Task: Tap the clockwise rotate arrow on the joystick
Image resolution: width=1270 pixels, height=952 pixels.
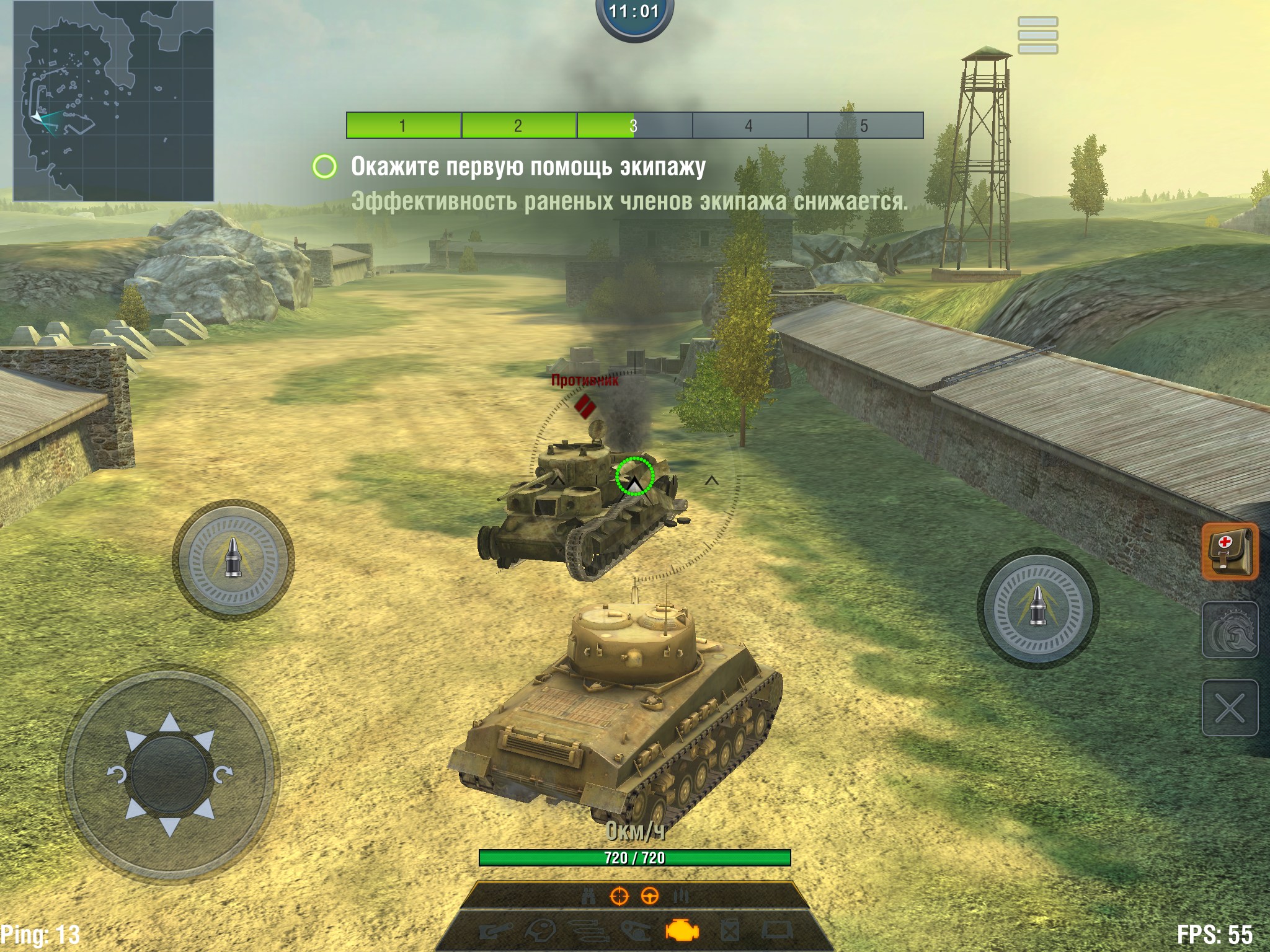Action: tap(223, 775)
